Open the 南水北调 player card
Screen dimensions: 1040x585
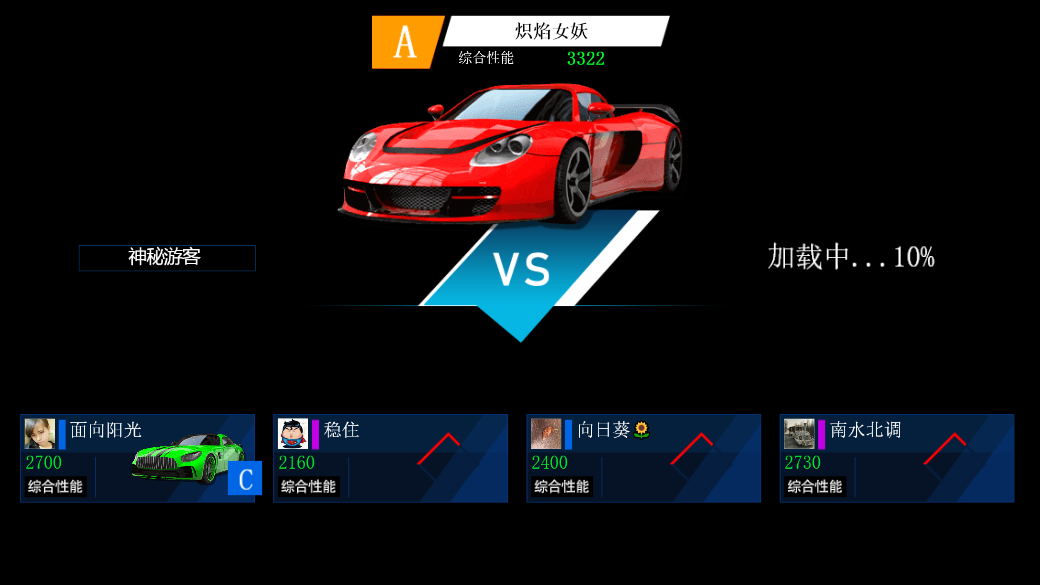point(897,458)
